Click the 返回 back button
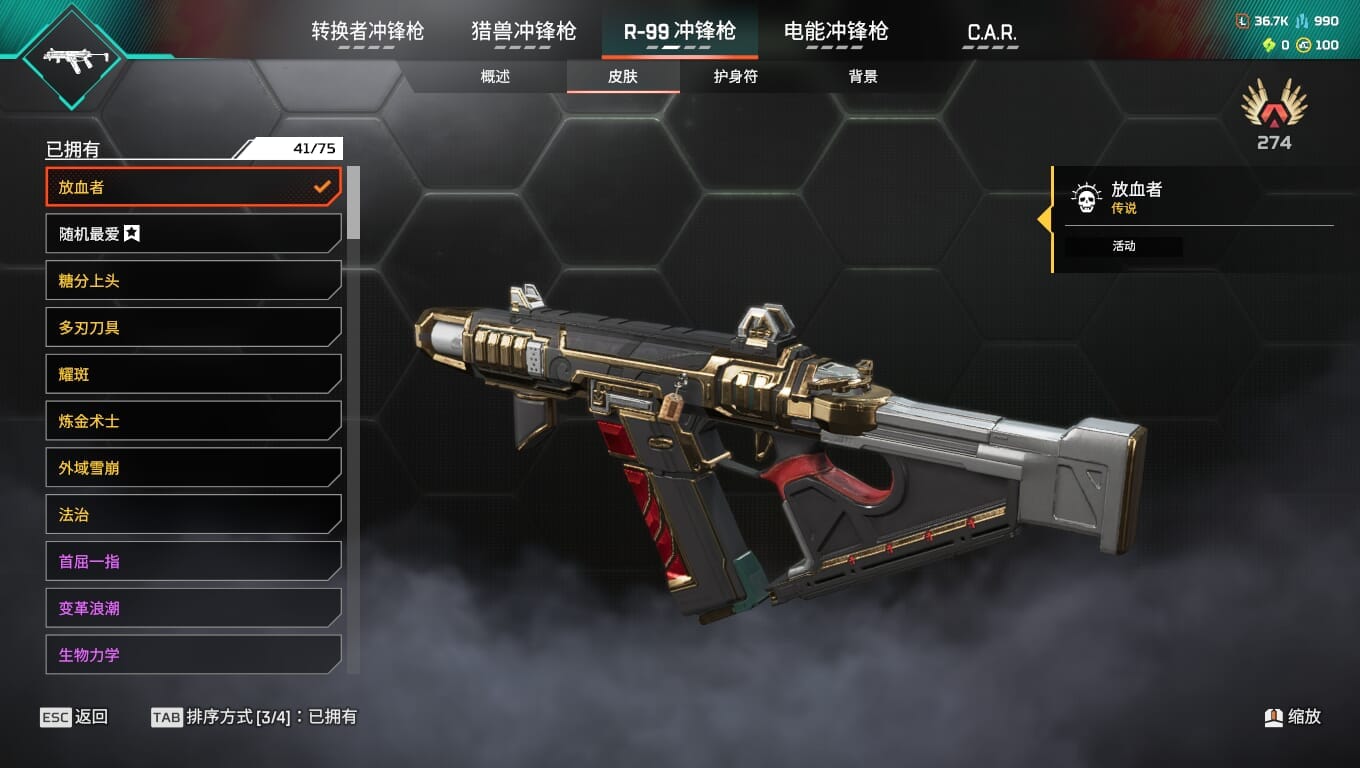This screenshot has width=1360, height=768. point(75,717)
